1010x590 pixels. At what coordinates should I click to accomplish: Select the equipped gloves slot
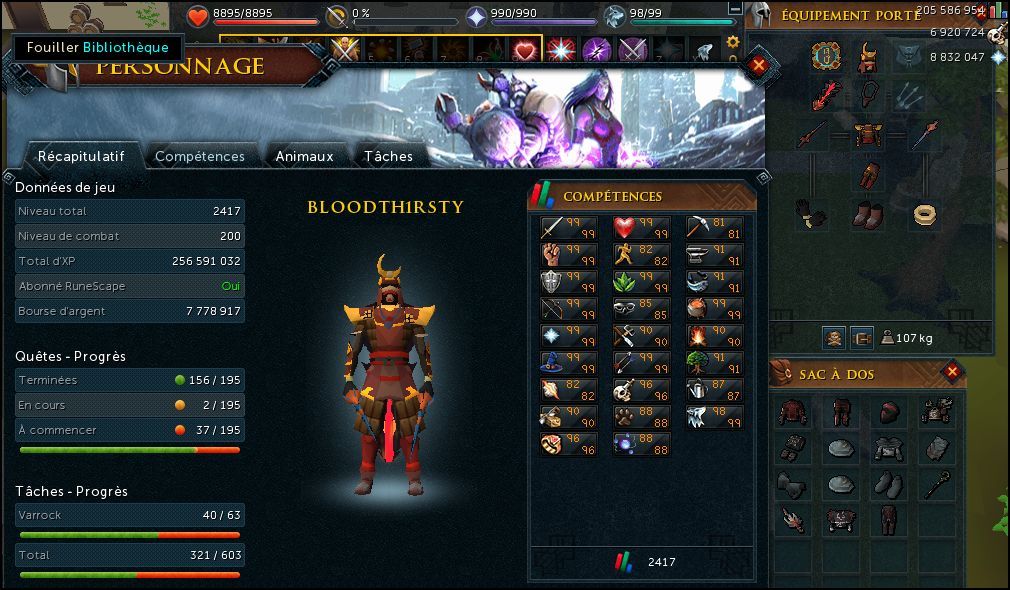pos(809,214)
